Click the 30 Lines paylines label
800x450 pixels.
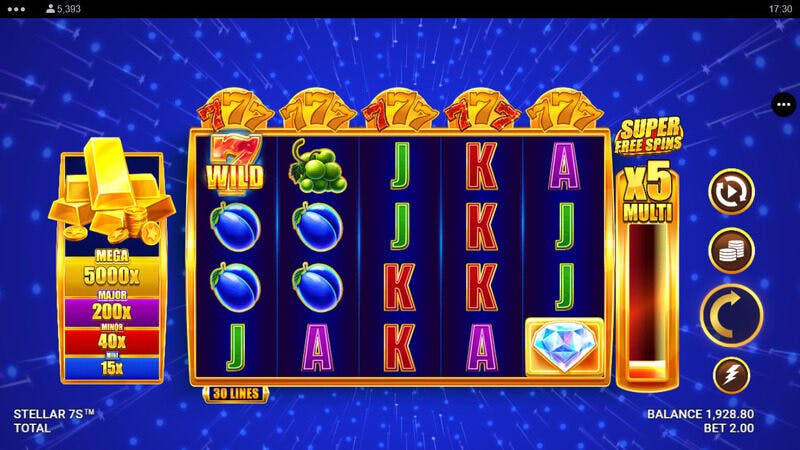click(x=235, y=394)
